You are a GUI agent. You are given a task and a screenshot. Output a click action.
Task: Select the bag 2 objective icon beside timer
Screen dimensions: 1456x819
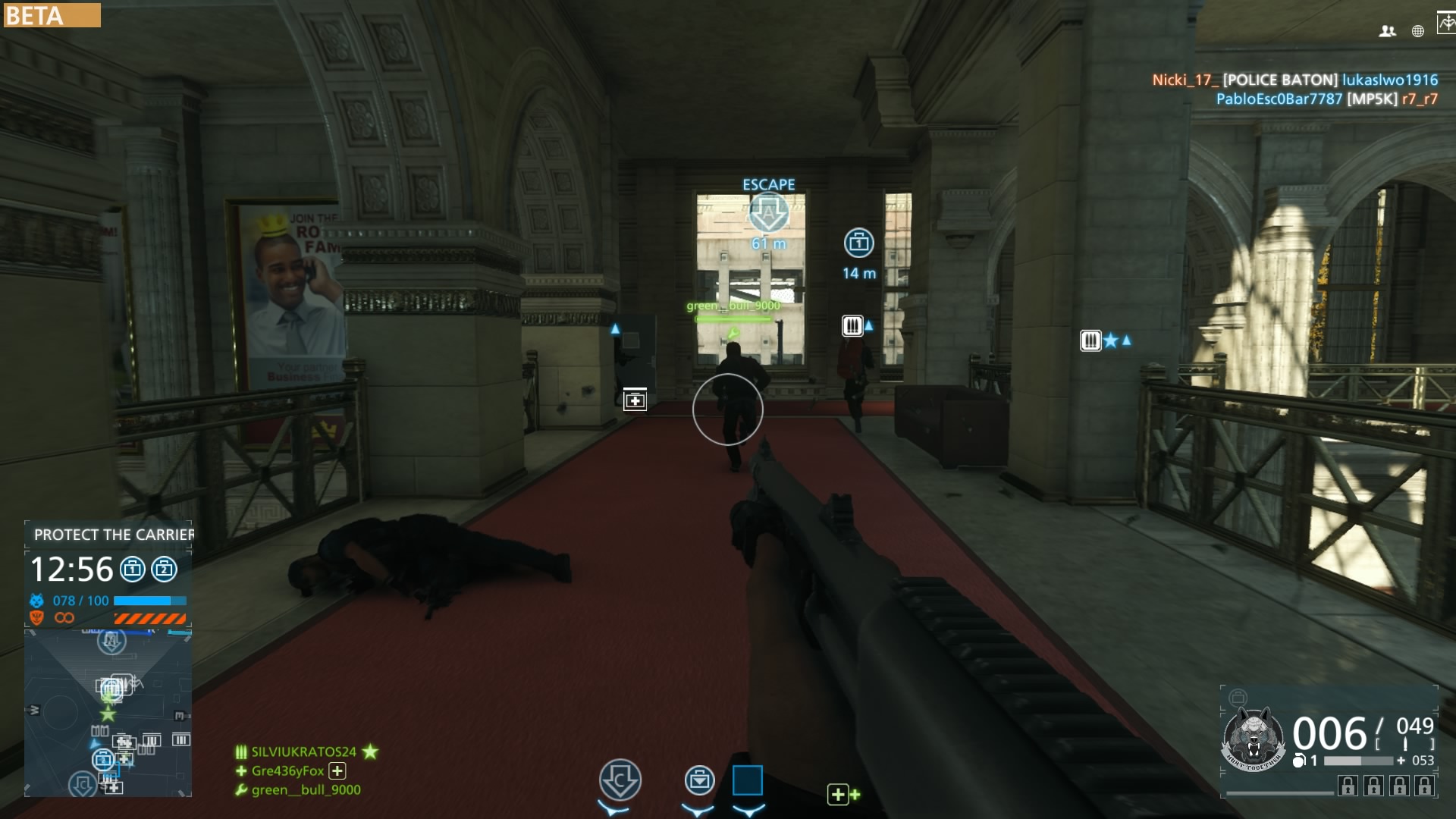pos(164,569)
